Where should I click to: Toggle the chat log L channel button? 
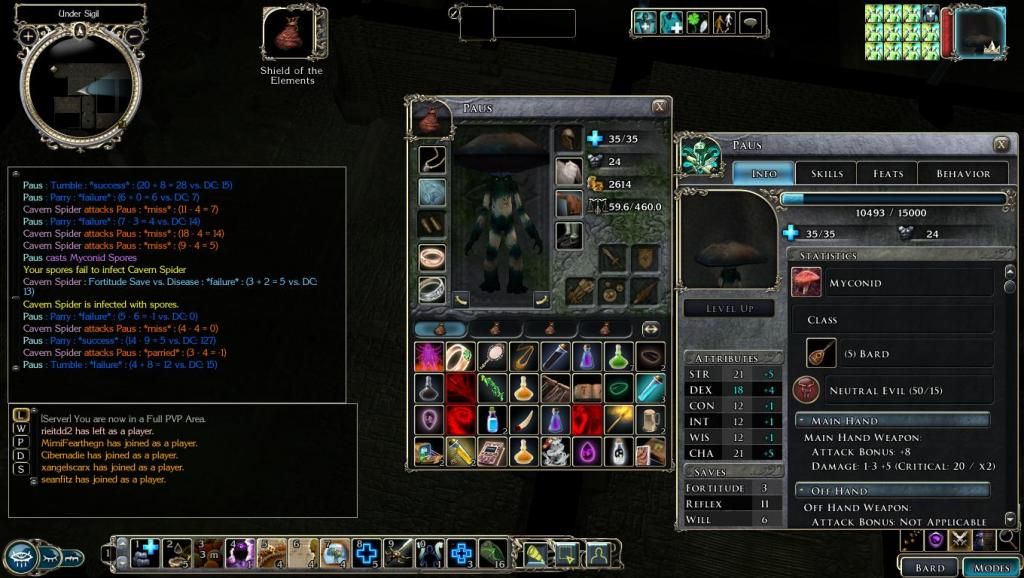(19, 415)
